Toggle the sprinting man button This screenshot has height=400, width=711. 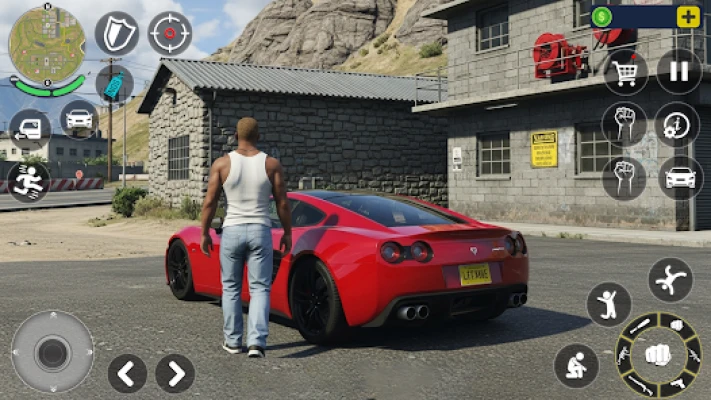click(x=27, y=181)
